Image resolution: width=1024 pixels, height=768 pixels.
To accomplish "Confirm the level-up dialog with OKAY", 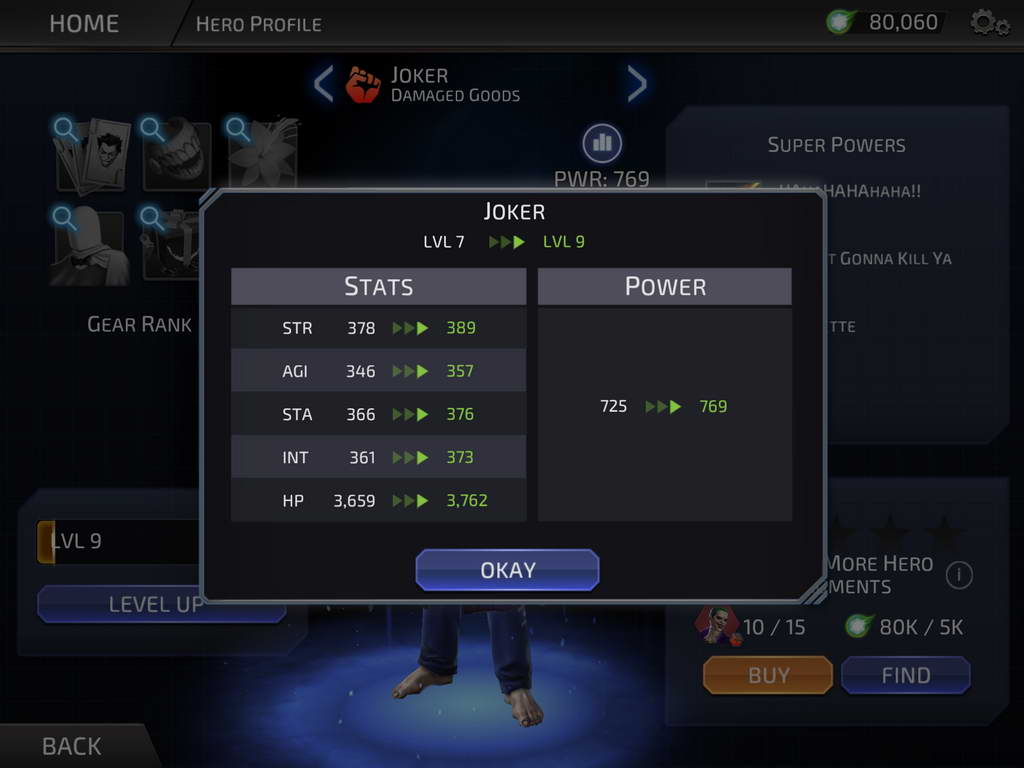I will (x=507, y=570).
